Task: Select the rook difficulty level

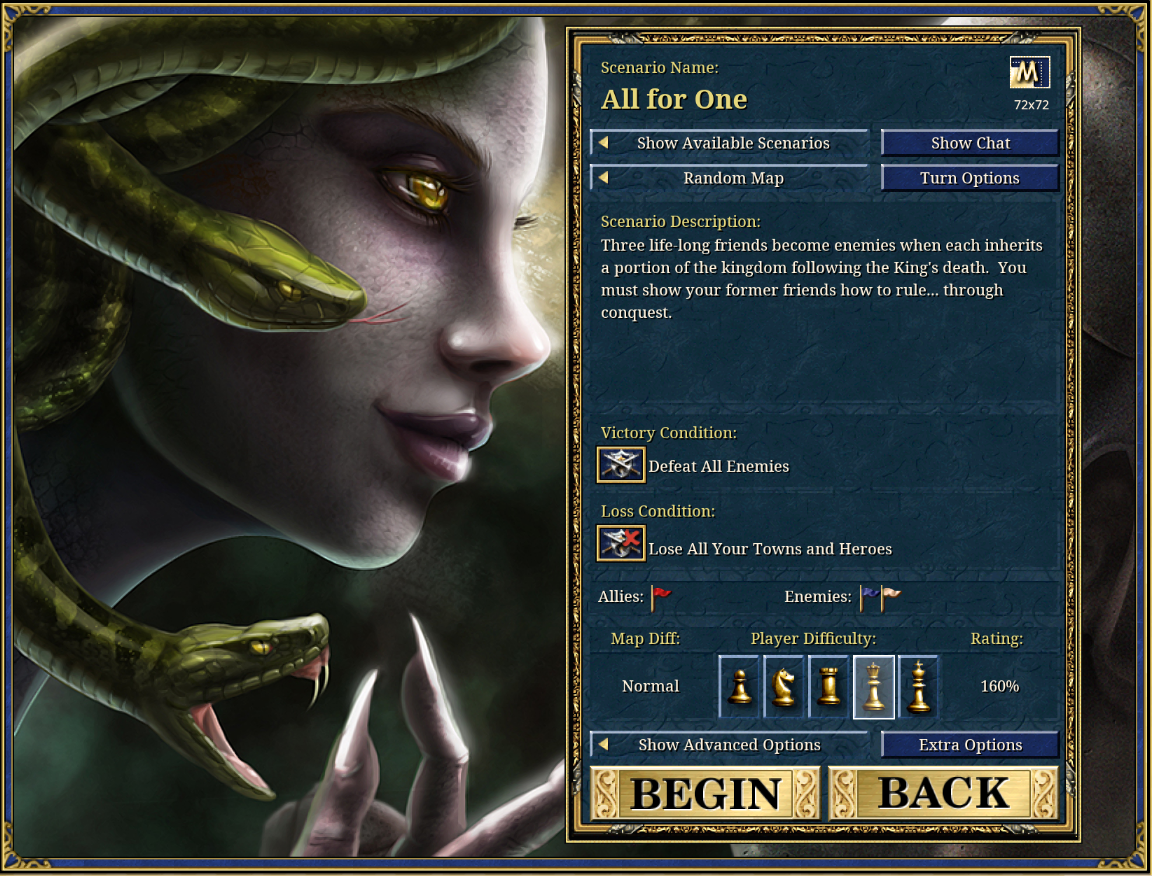Action: pos(829,687)
